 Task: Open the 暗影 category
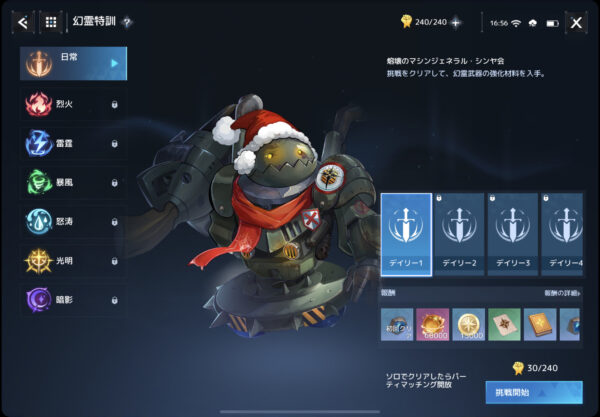pyautogui.click(x=74, y=299)
